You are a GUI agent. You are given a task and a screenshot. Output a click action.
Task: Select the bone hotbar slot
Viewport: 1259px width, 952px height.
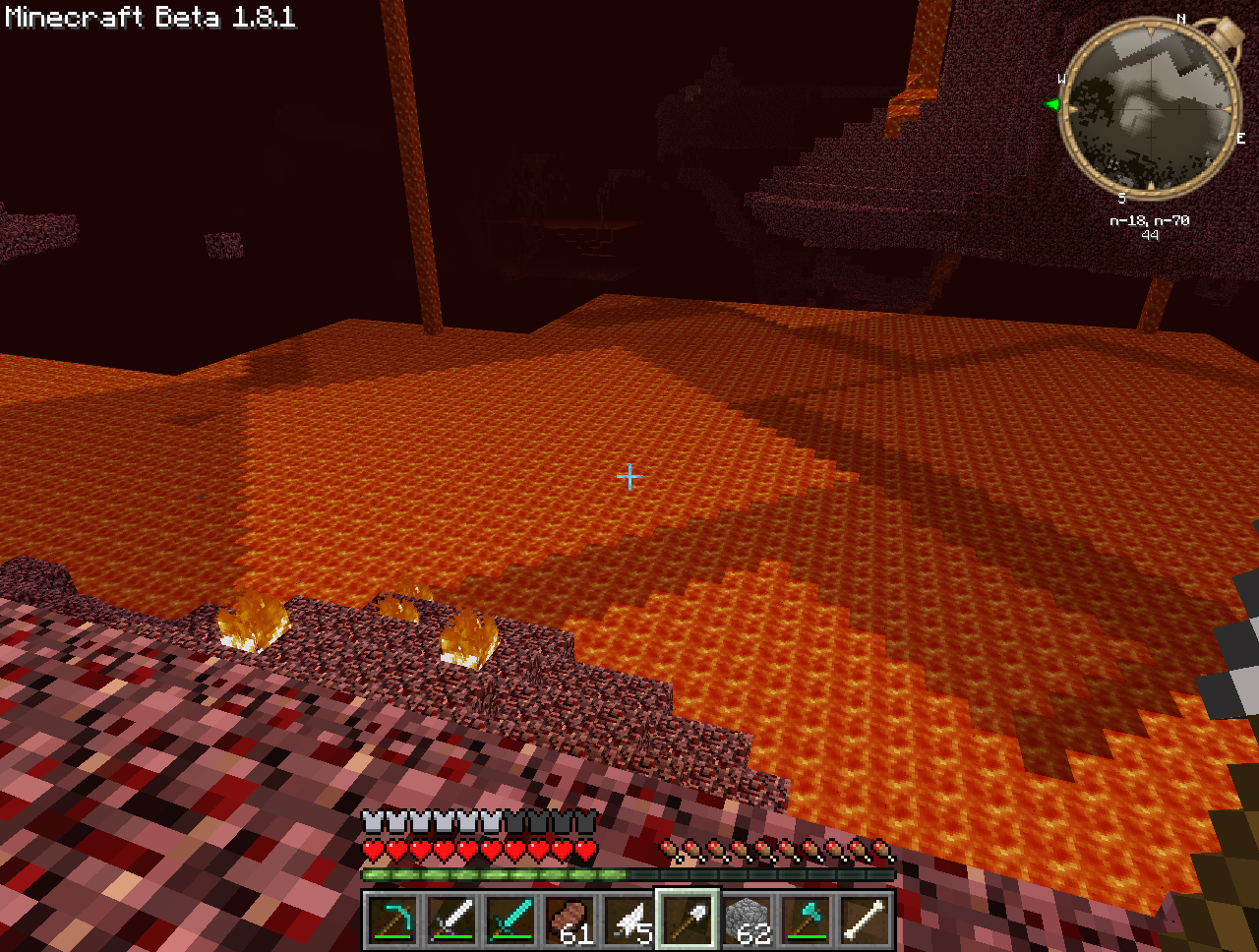[866, 920]
